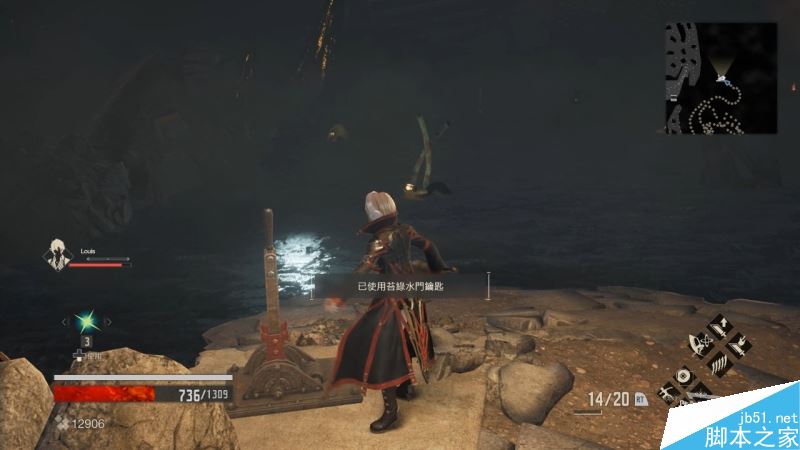Trigger the four claw slashes gift

click(720, 364)
